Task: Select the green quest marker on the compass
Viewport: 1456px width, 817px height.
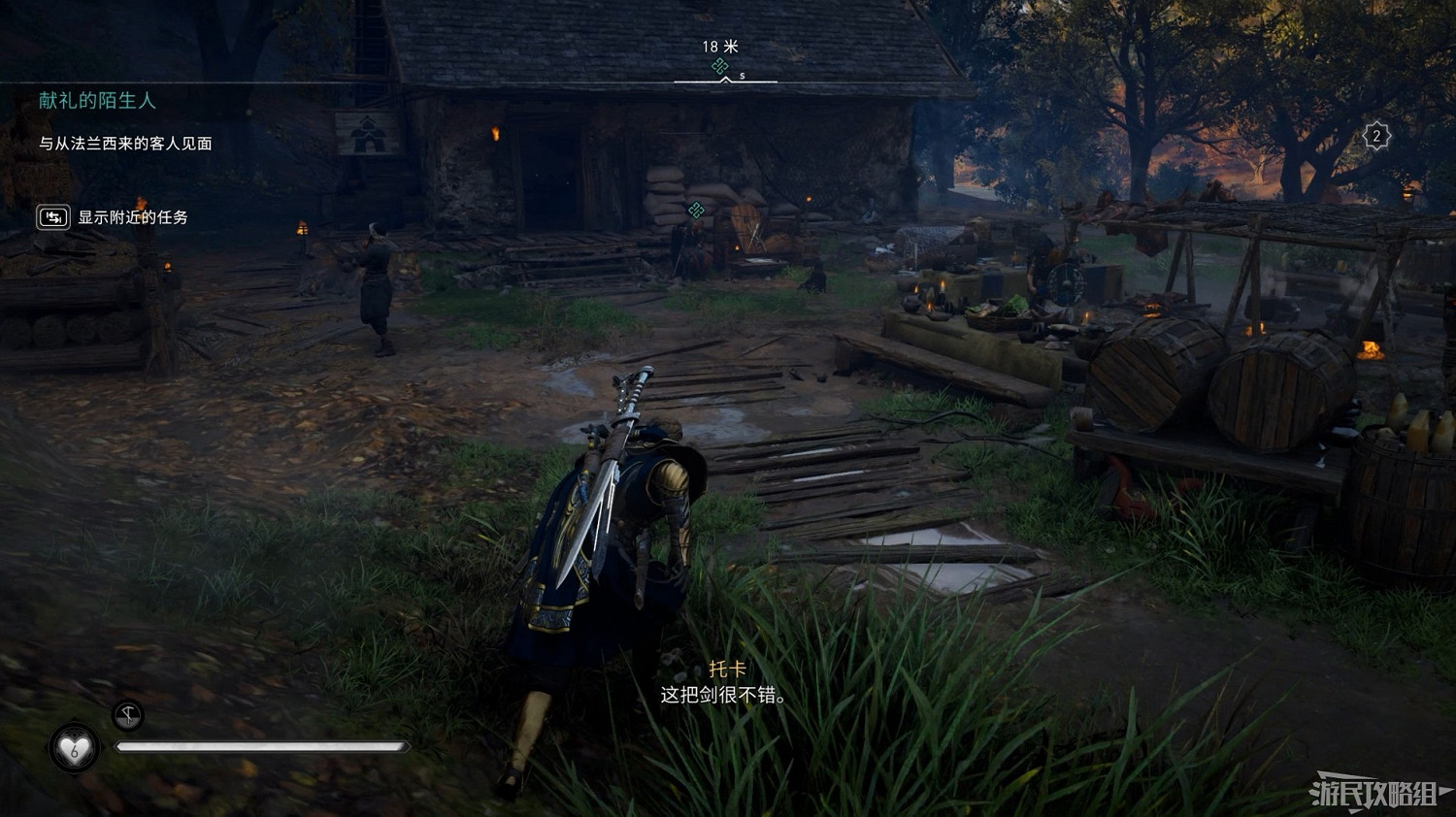Action: pyautogui.click(x=720, y=65)
